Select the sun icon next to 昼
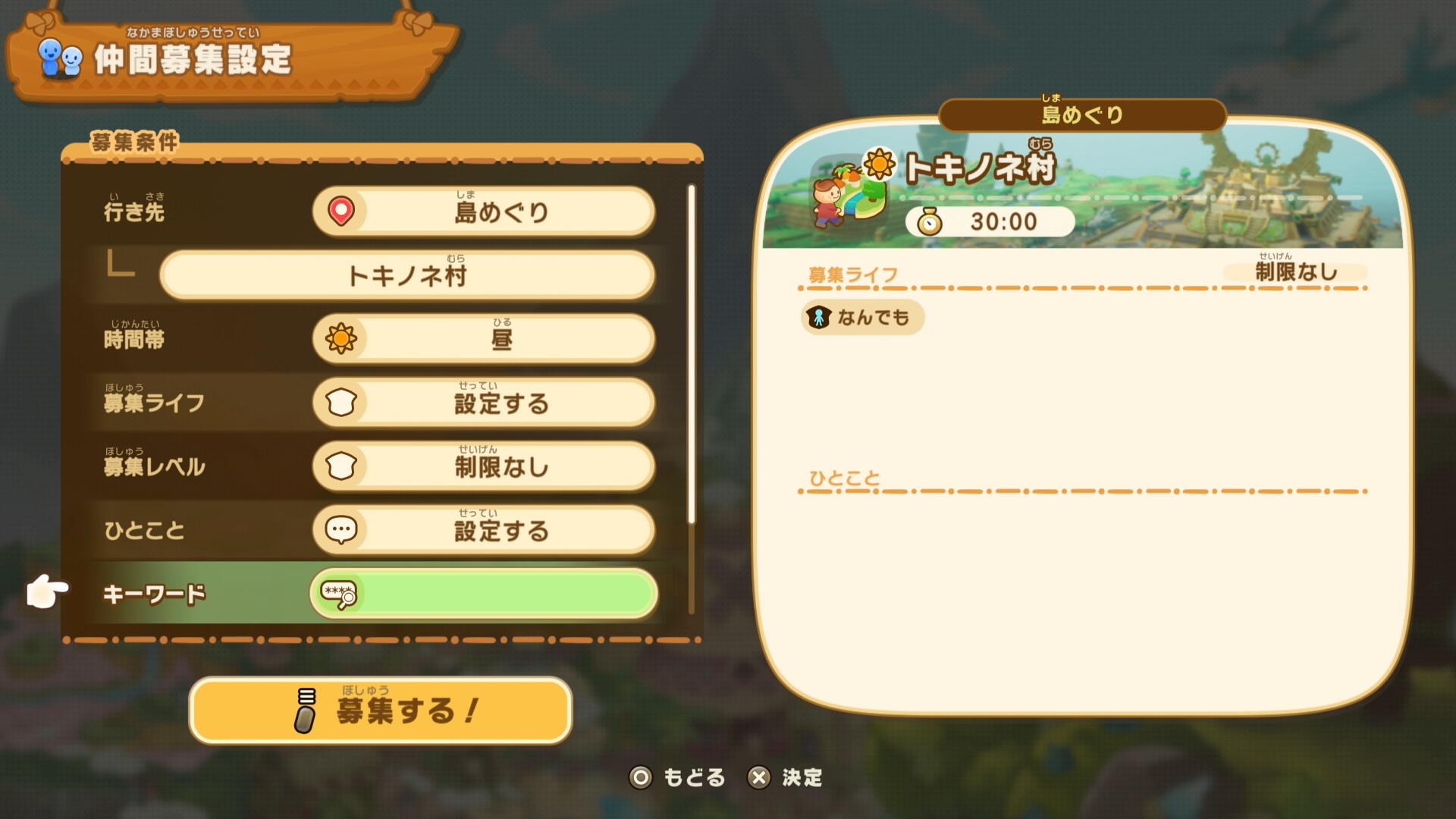The height and width of the screenshot is (819, 1456). [343, 340]
